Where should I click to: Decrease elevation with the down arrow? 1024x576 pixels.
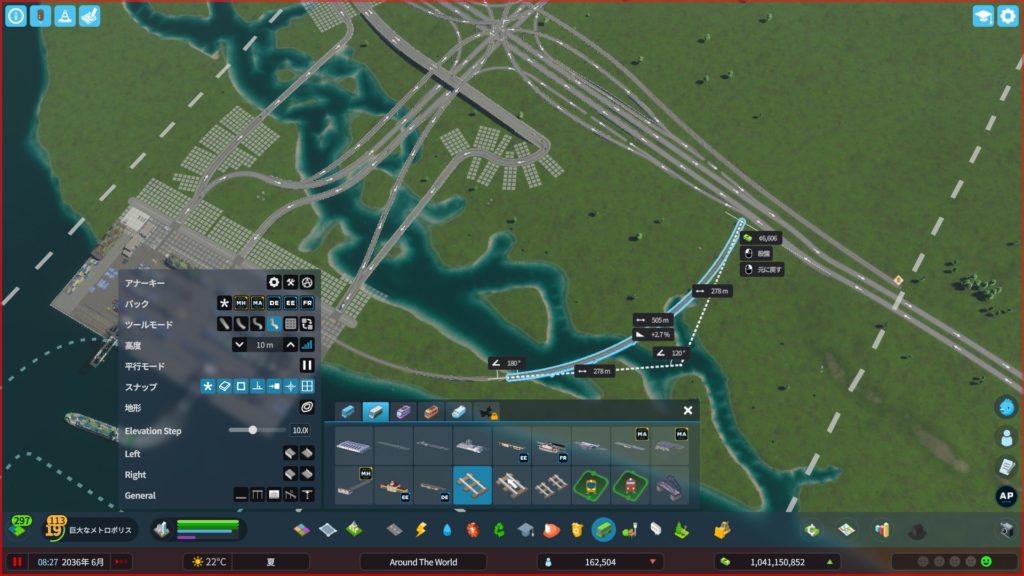(x=240, y=345)
